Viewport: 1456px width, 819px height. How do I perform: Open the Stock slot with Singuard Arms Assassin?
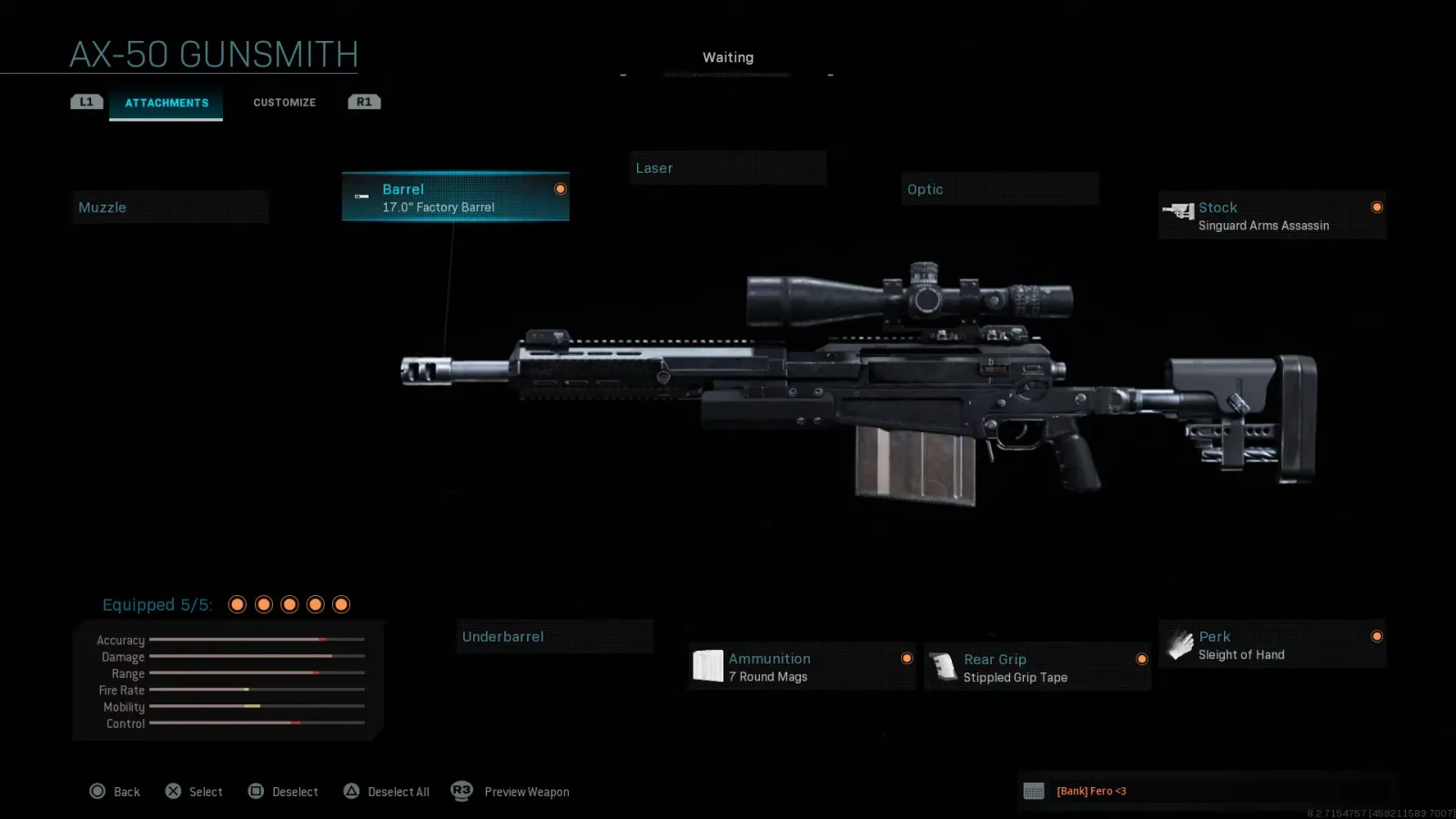point(1271,216)
